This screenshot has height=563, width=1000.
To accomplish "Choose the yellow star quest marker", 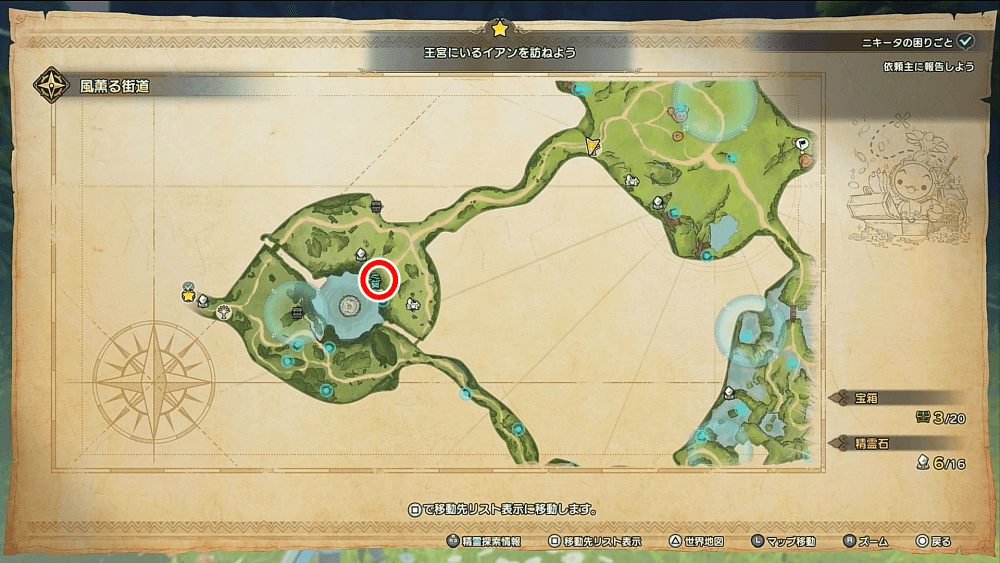I will [188, 296].
